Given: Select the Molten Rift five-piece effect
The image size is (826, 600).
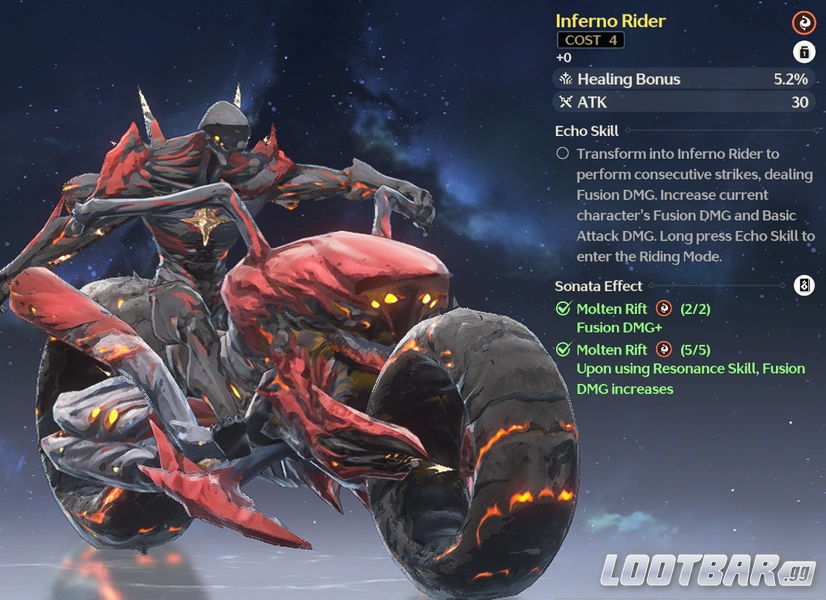Looking at the screenshot, I should pos(680,368).
